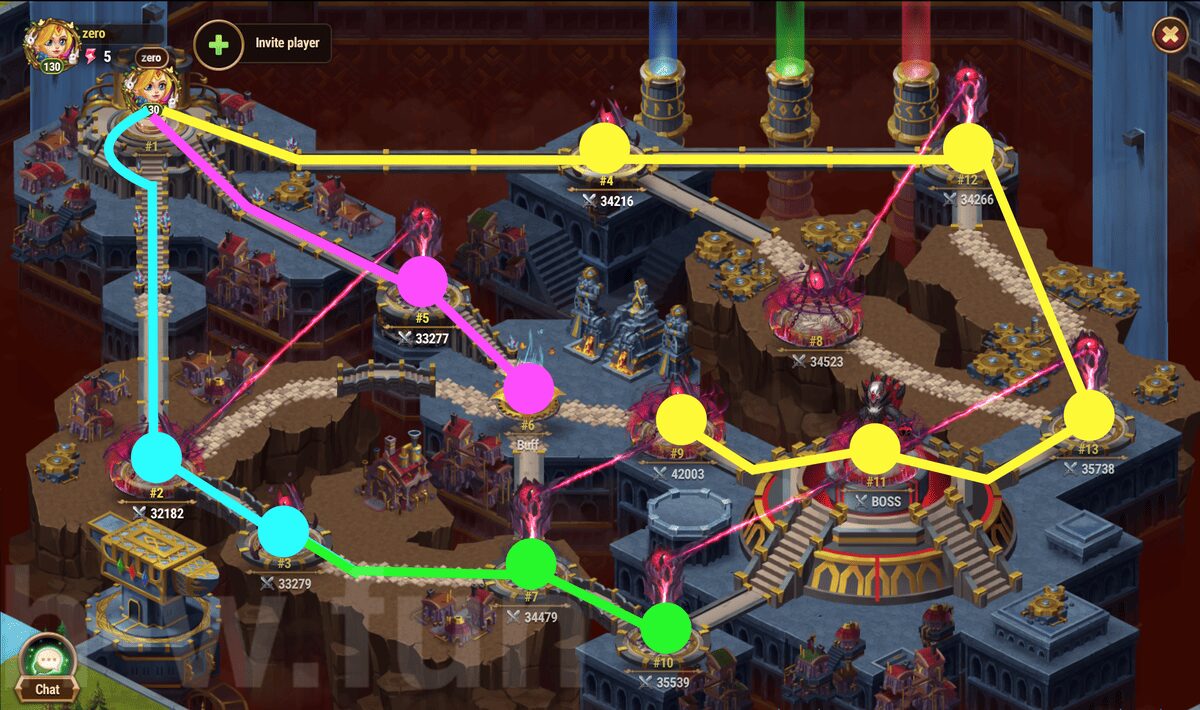This screenshot has height=710, width=1200.
Task: Select the #6 Buff node
Action: coord(528,389)
